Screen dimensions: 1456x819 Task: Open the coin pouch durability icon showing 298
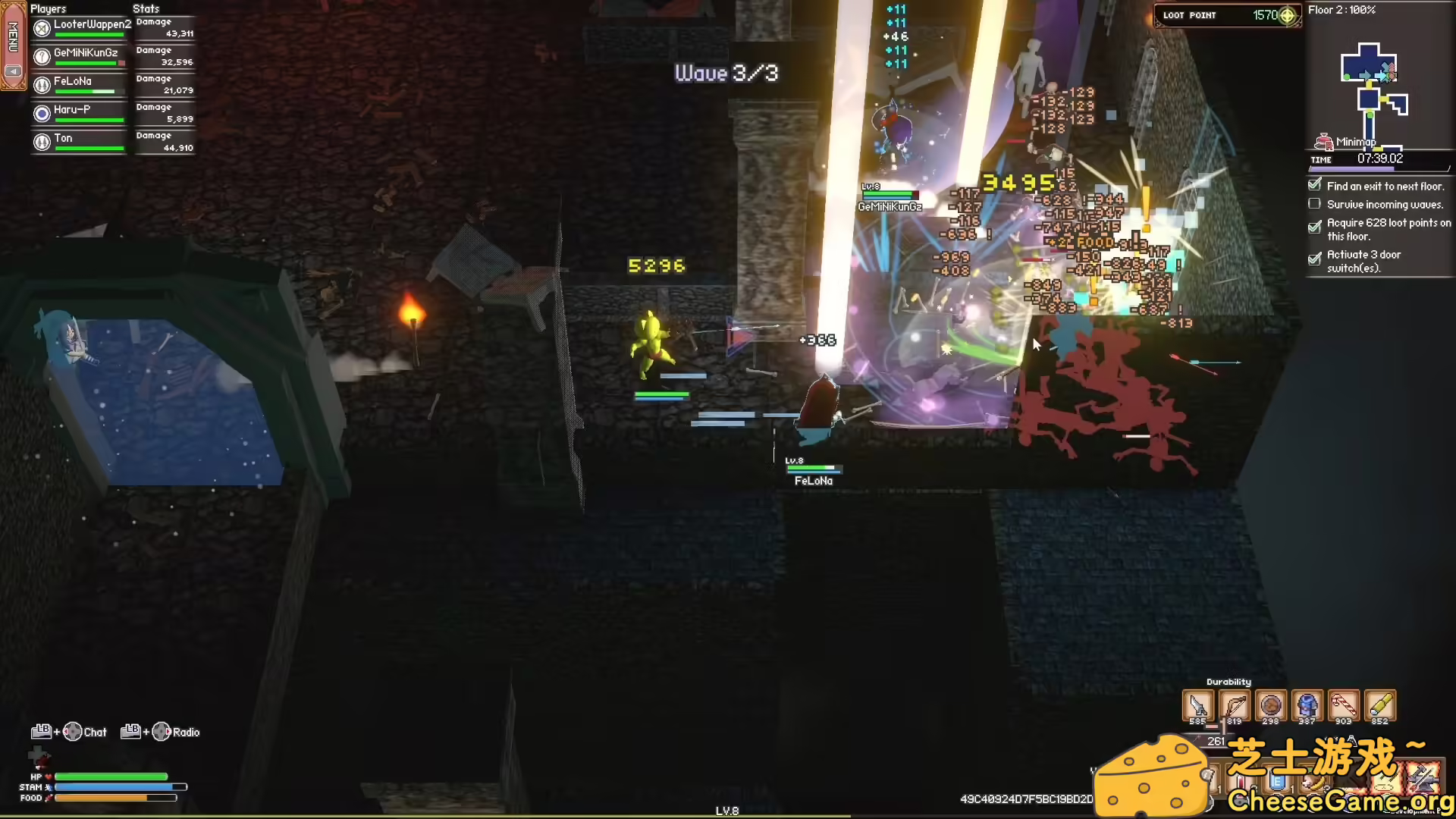point(1271,705)
